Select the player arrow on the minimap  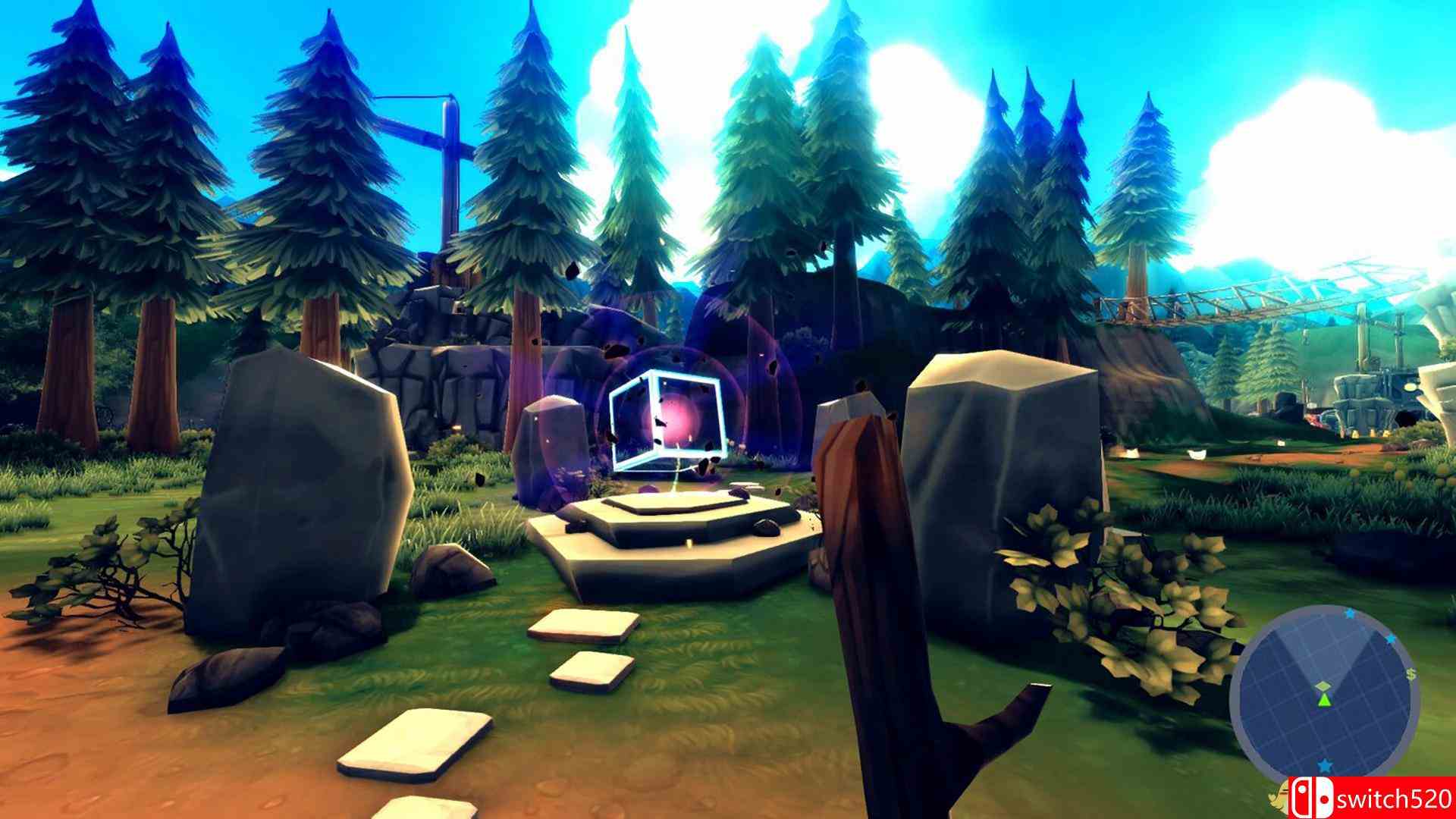(x=1324, y=699)
